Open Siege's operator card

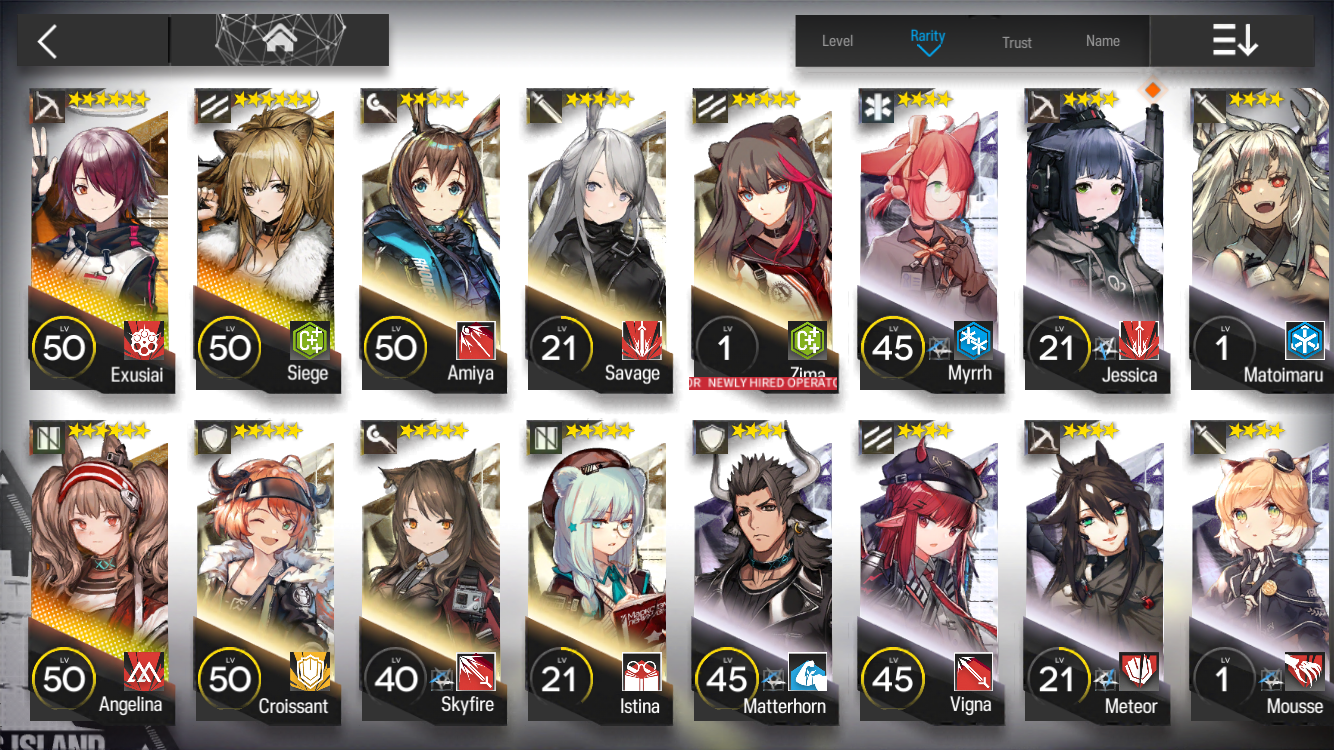point(265,240)
